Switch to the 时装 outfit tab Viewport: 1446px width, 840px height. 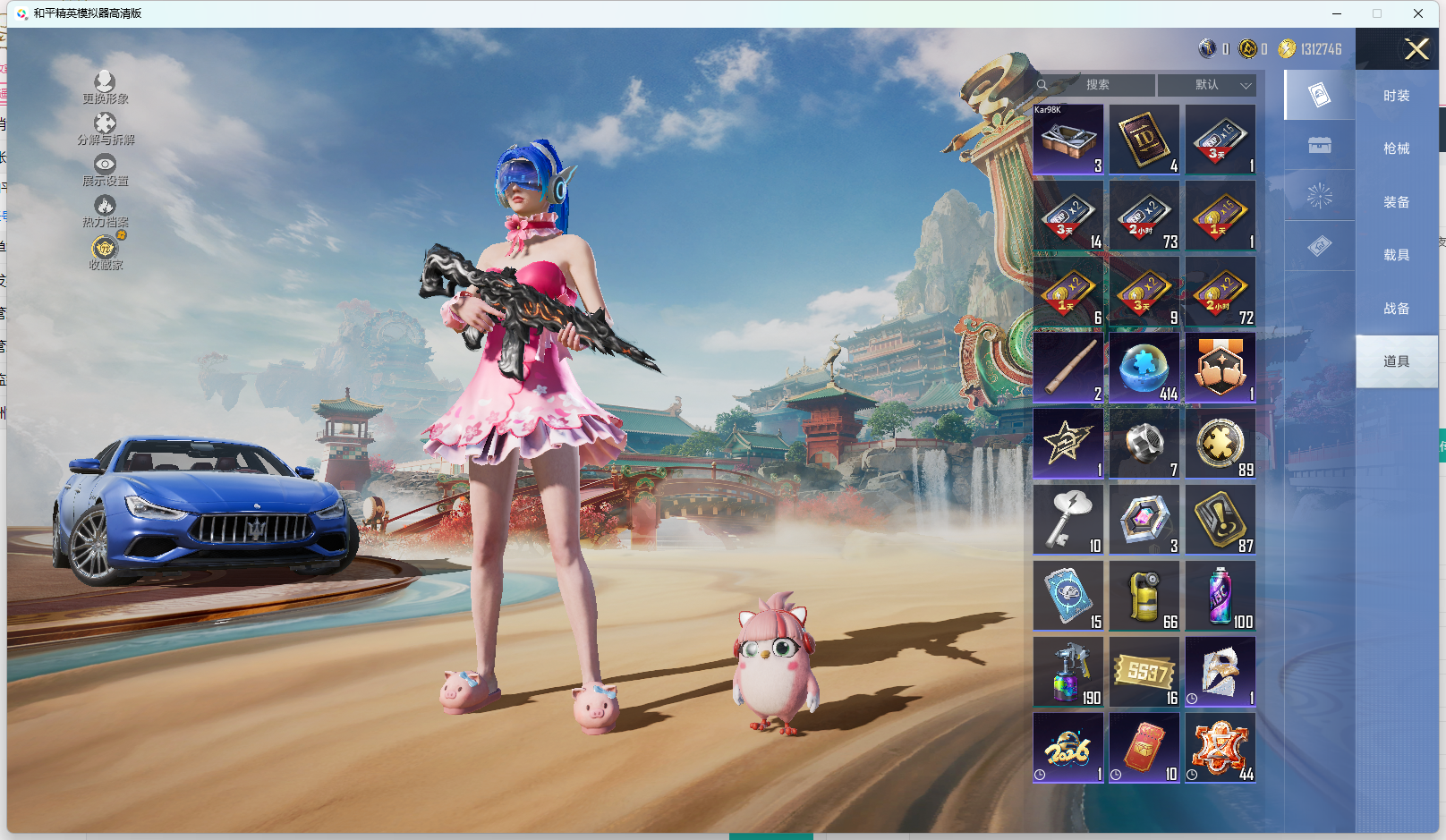pyautogui.click(x=1396, y=96)
